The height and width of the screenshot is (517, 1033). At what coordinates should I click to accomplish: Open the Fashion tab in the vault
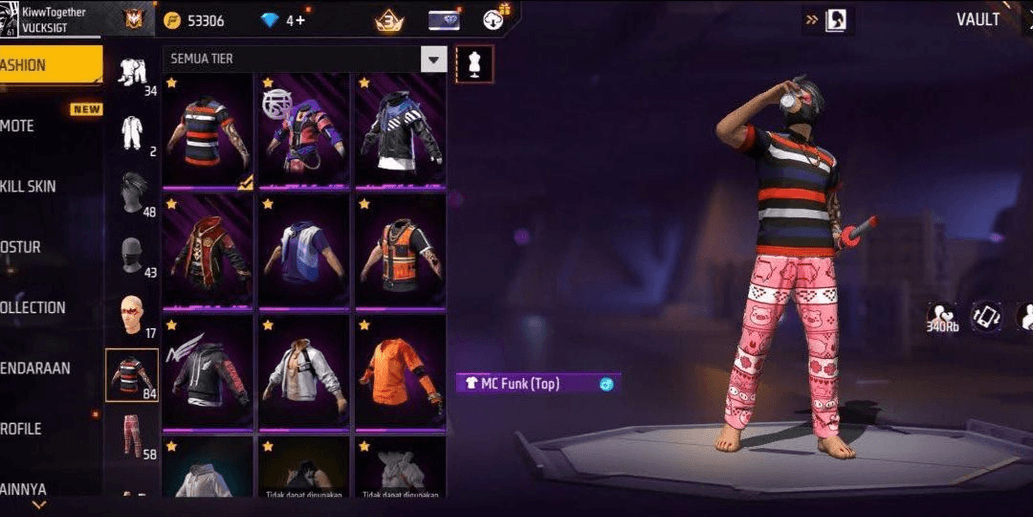click(48, 65)
